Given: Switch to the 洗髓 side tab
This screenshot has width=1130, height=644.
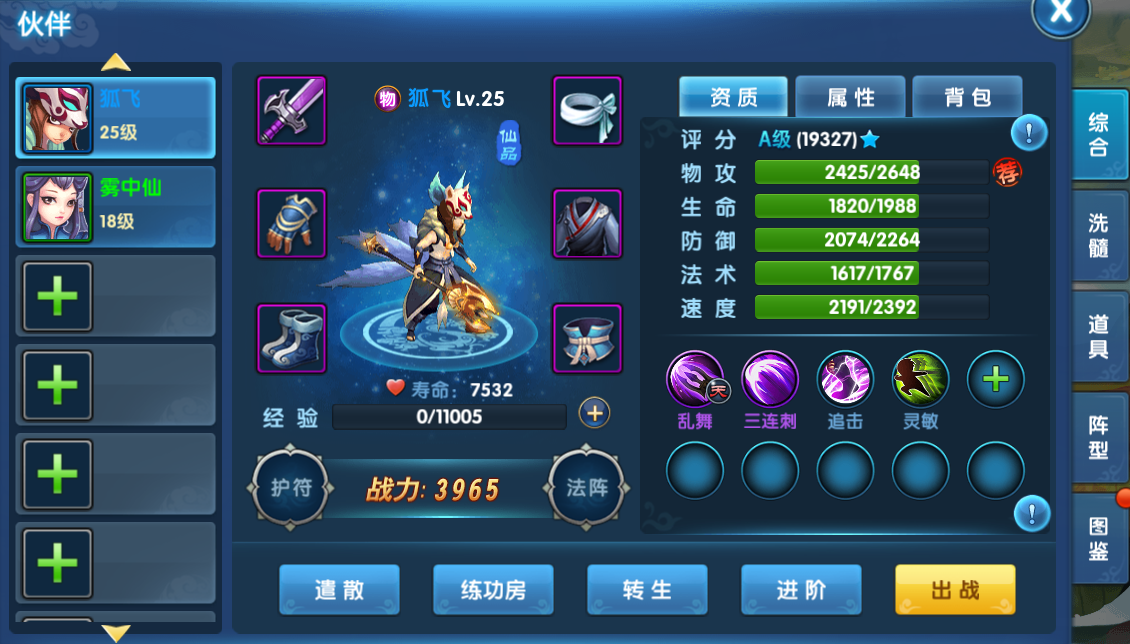Looking at the screenshot, I should [1099, 235].
